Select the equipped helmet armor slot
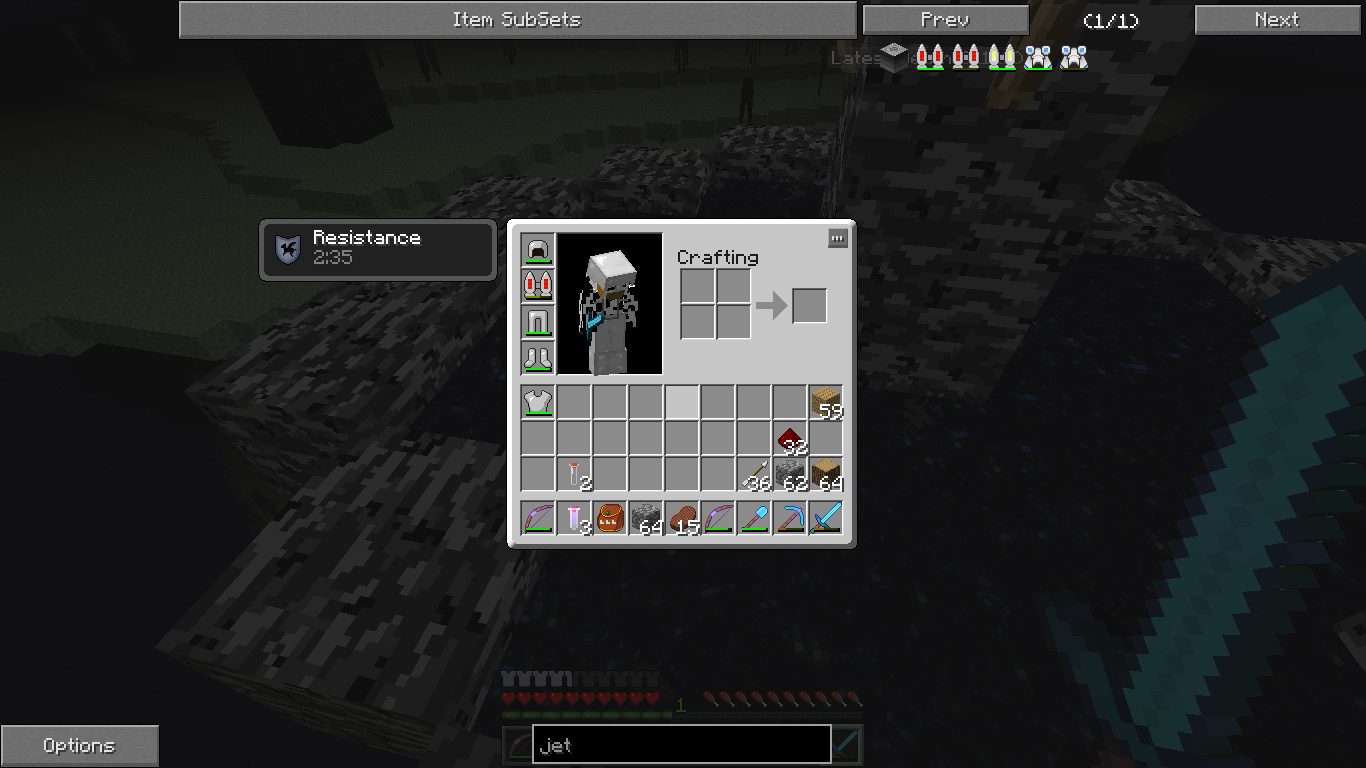 point(538,250)
